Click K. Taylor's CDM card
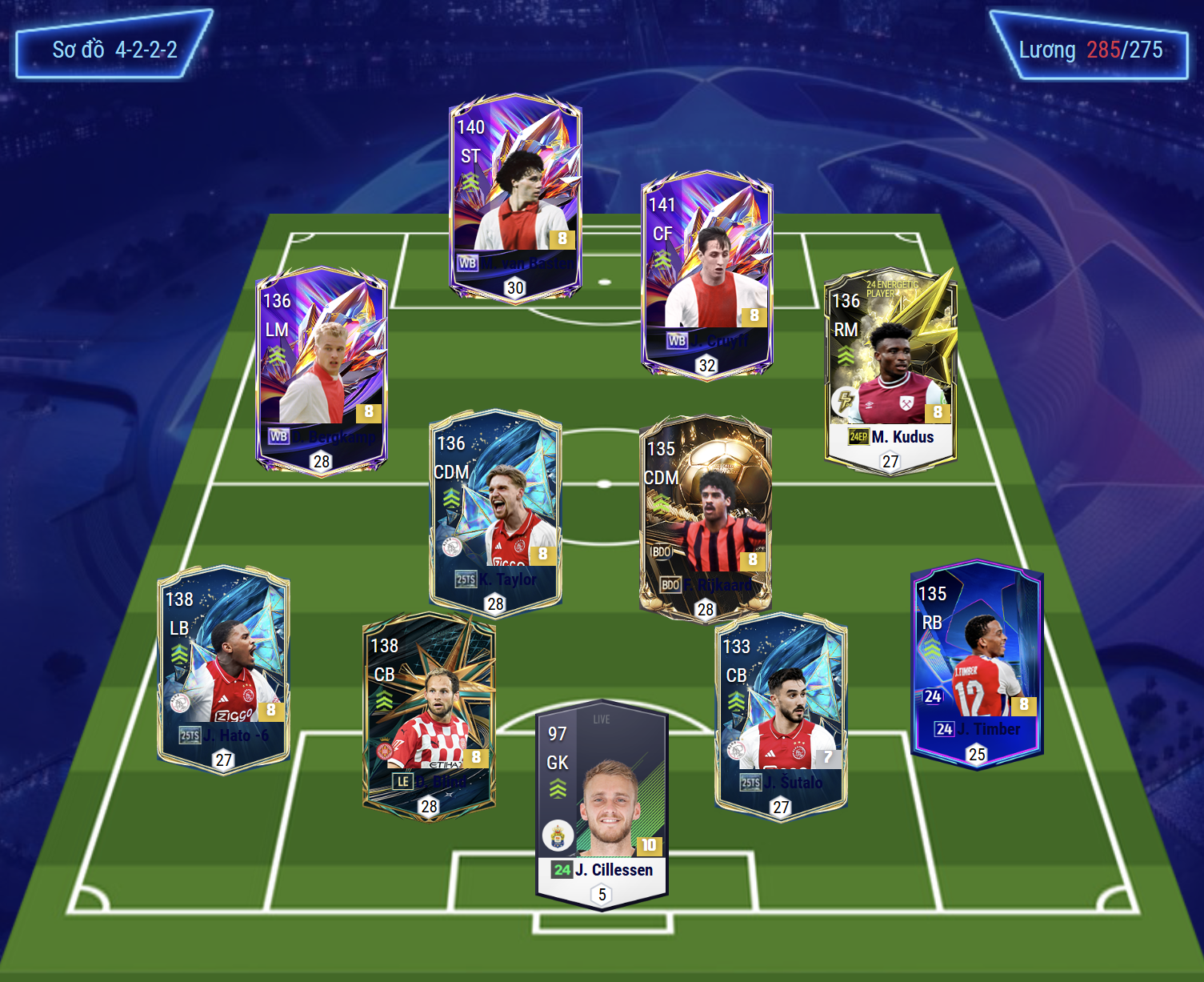1204x982 pixels. 495,512
